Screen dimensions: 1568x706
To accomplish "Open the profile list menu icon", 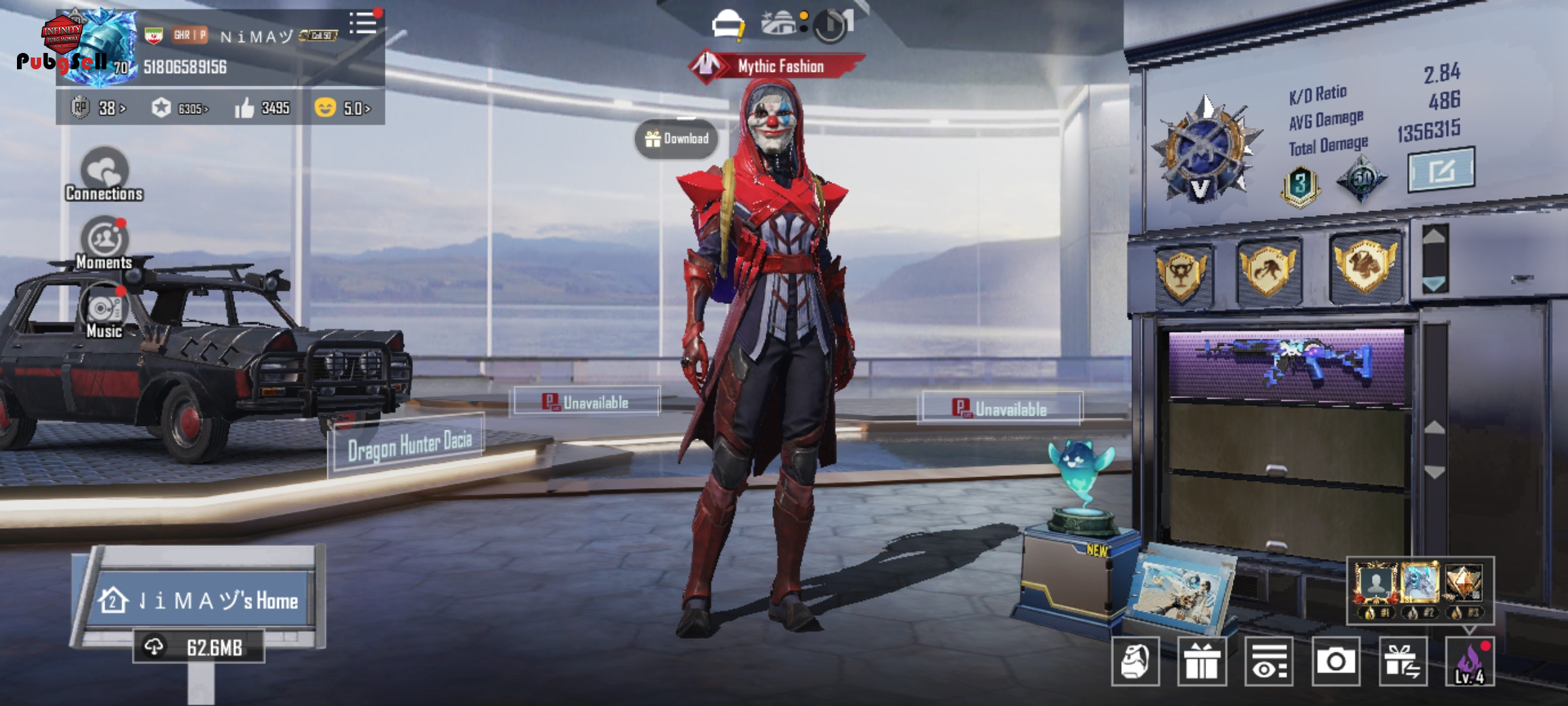I will pos(363,24).
